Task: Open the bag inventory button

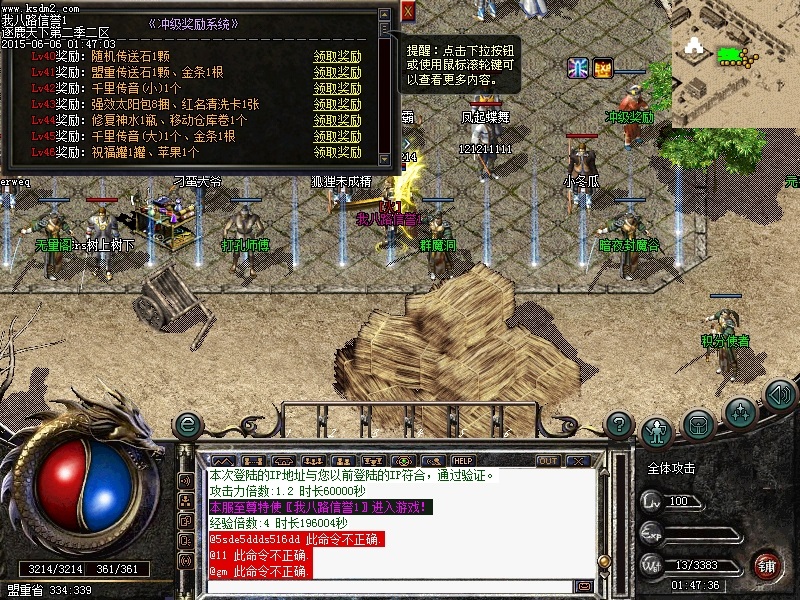Action: pos(698,424)
